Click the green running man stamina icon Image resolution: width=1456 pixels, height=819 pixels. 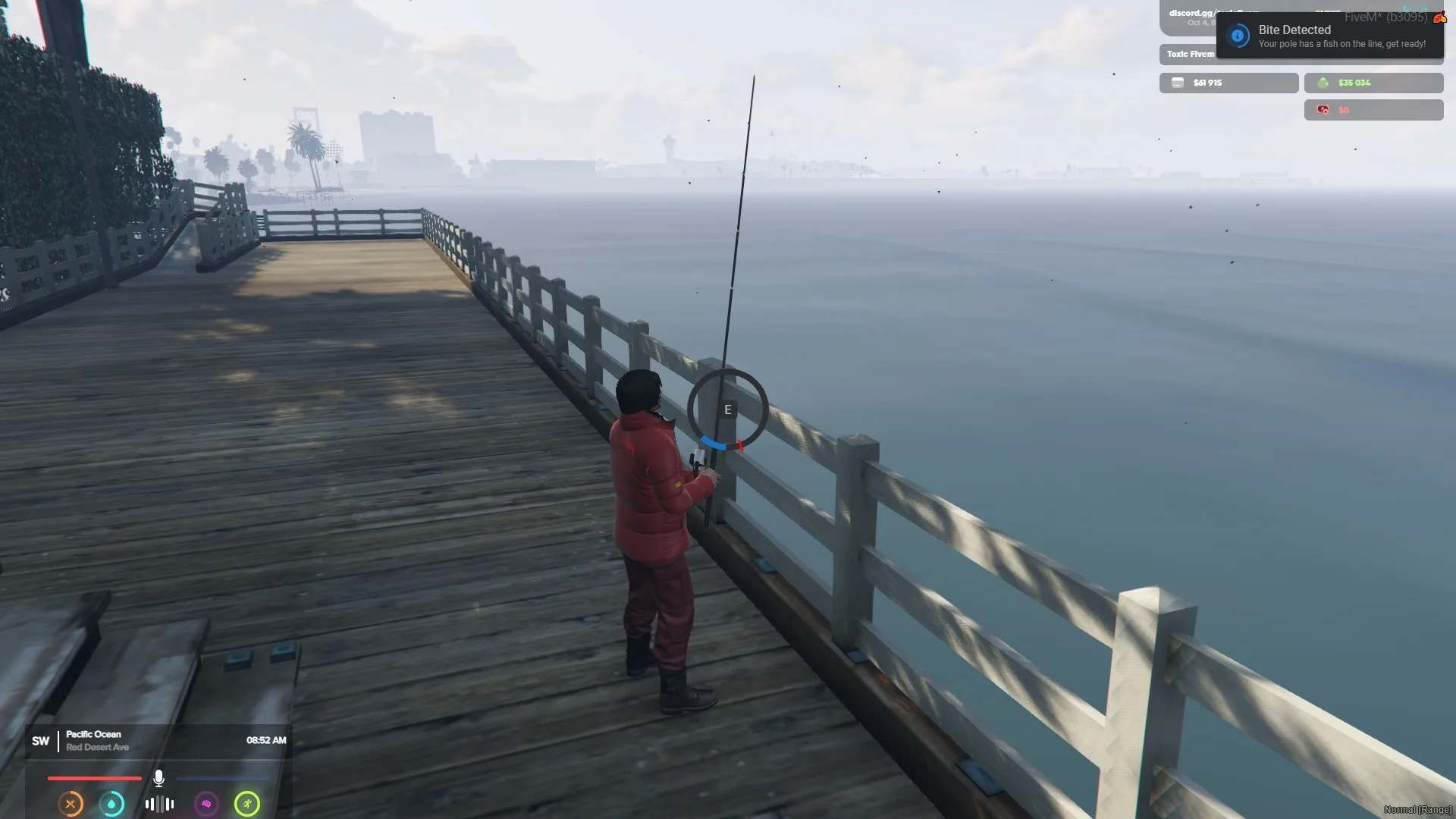pos(247,804)
